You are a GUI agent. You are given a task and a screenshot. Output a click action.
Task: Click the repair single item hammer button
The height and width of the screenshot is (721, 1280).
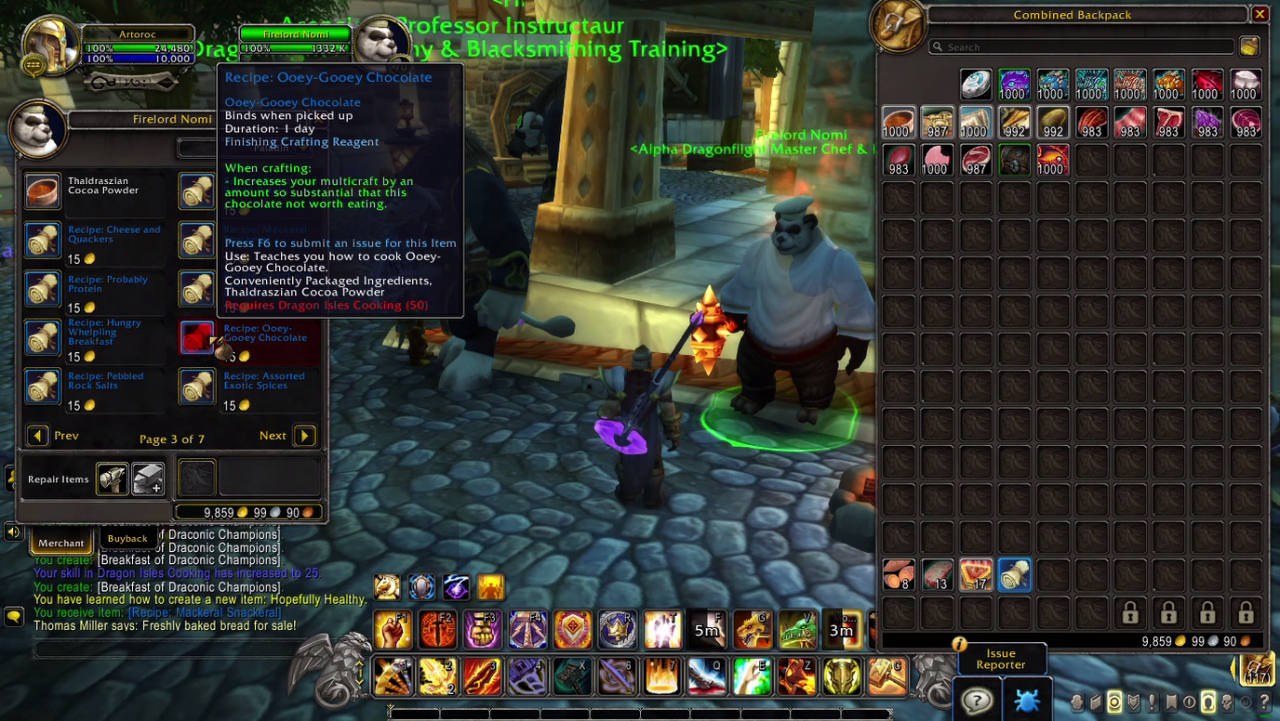click(x=112, y=479)
